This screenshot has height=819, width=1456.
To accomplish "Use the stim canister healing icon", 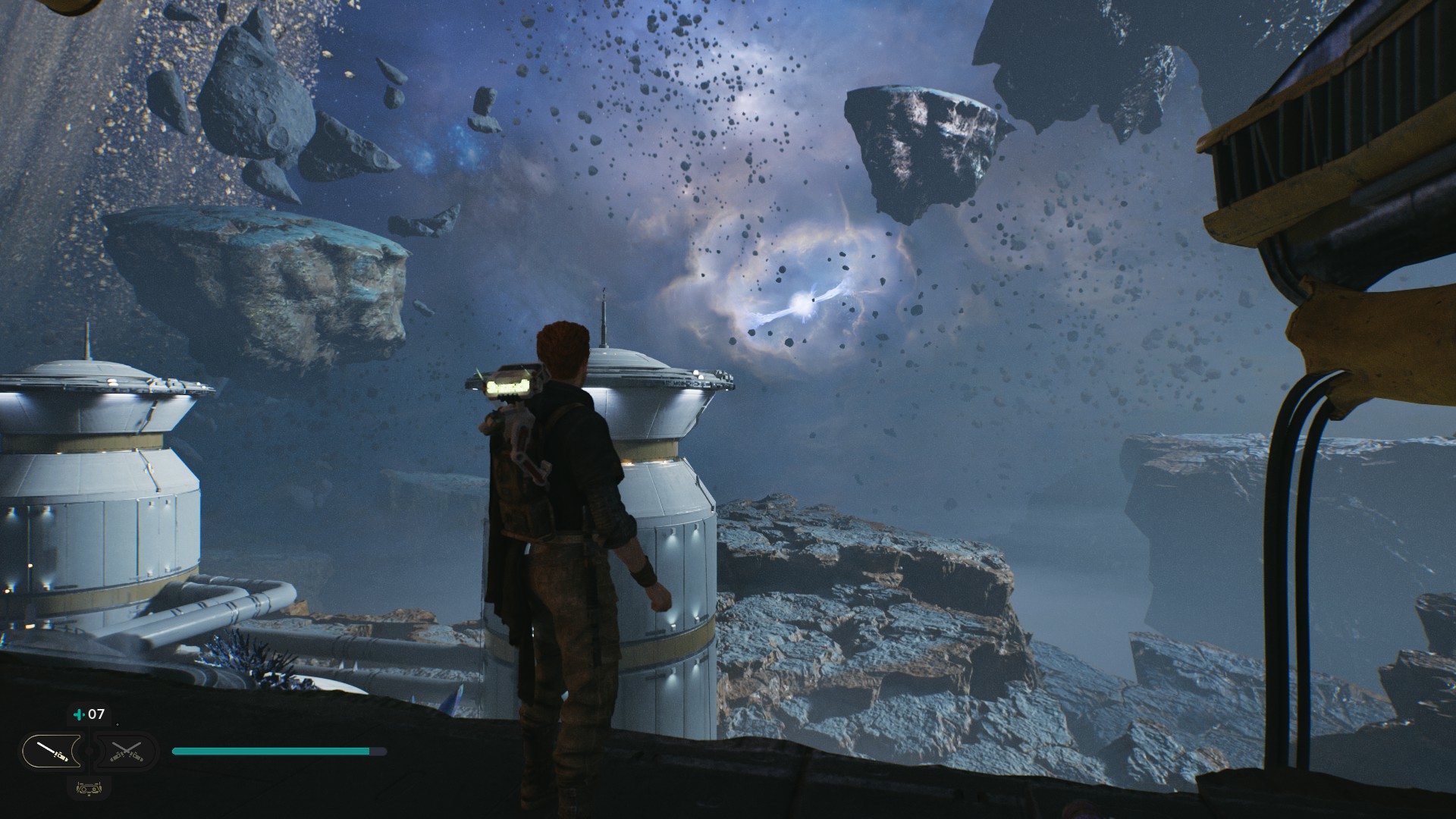I will [x=78, y=714].
